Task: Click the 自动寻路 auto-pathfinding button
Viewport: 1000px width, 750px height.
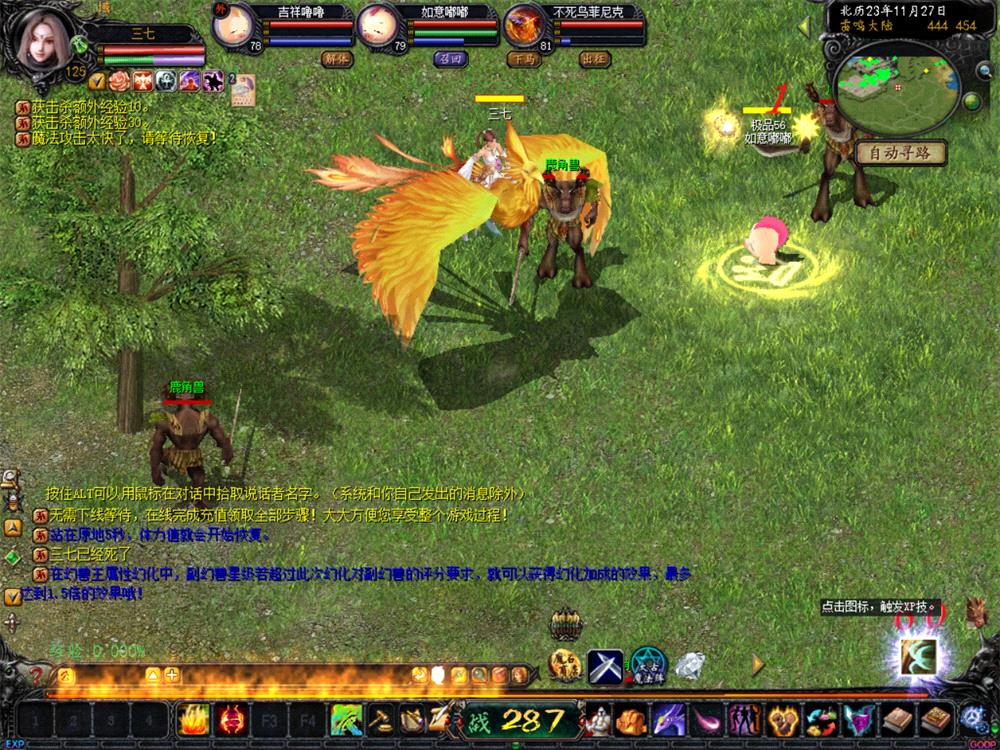Action: point(900,153)
